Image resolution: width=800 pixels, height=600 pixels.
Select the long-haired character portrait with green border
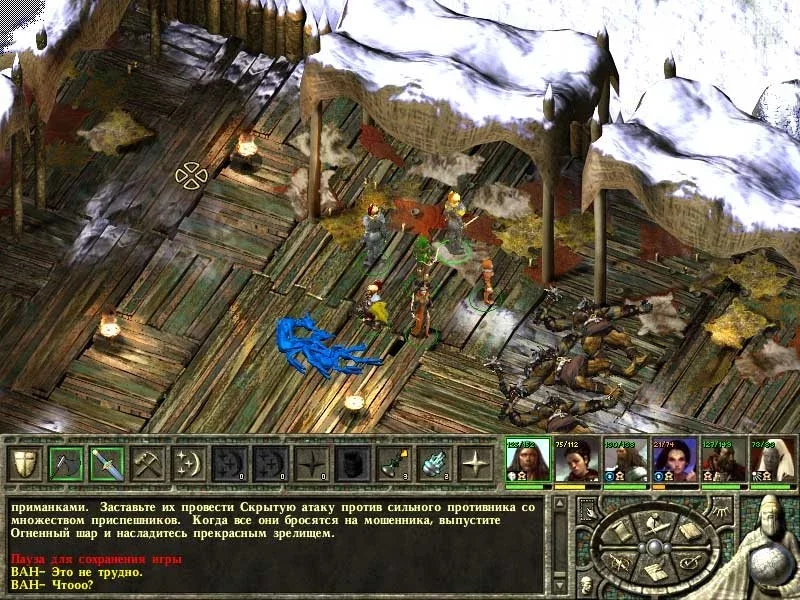[528, 460]
